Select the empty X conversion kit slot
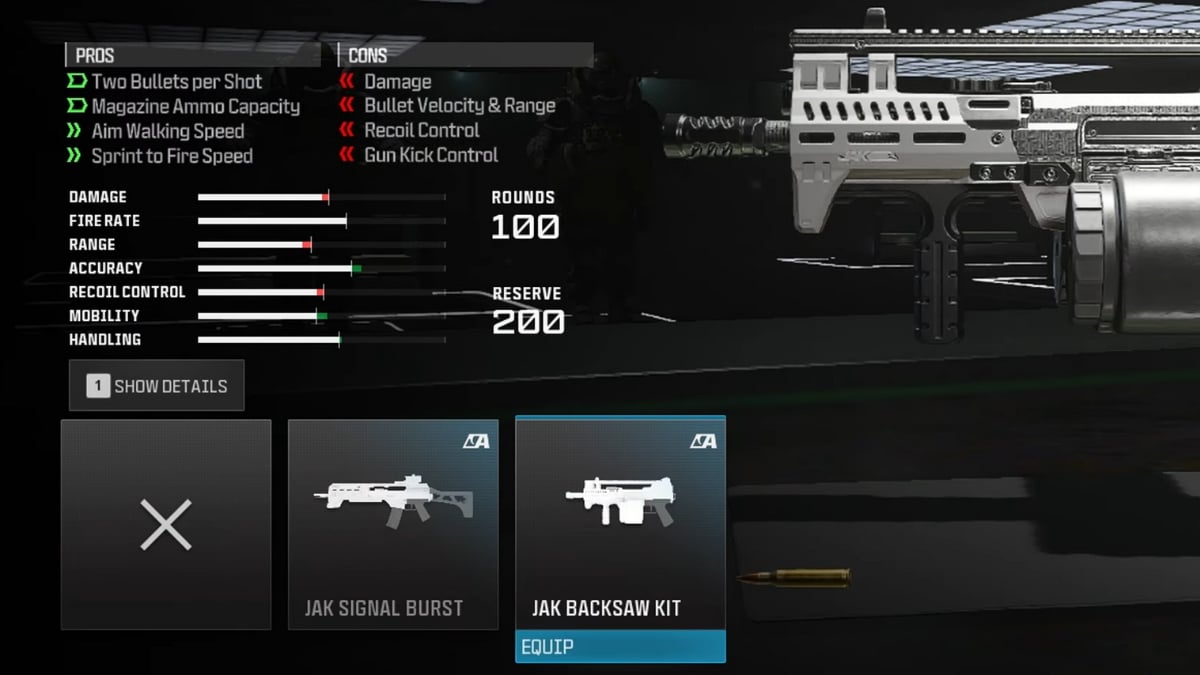Screen dimensions: 1200x675 166,525
